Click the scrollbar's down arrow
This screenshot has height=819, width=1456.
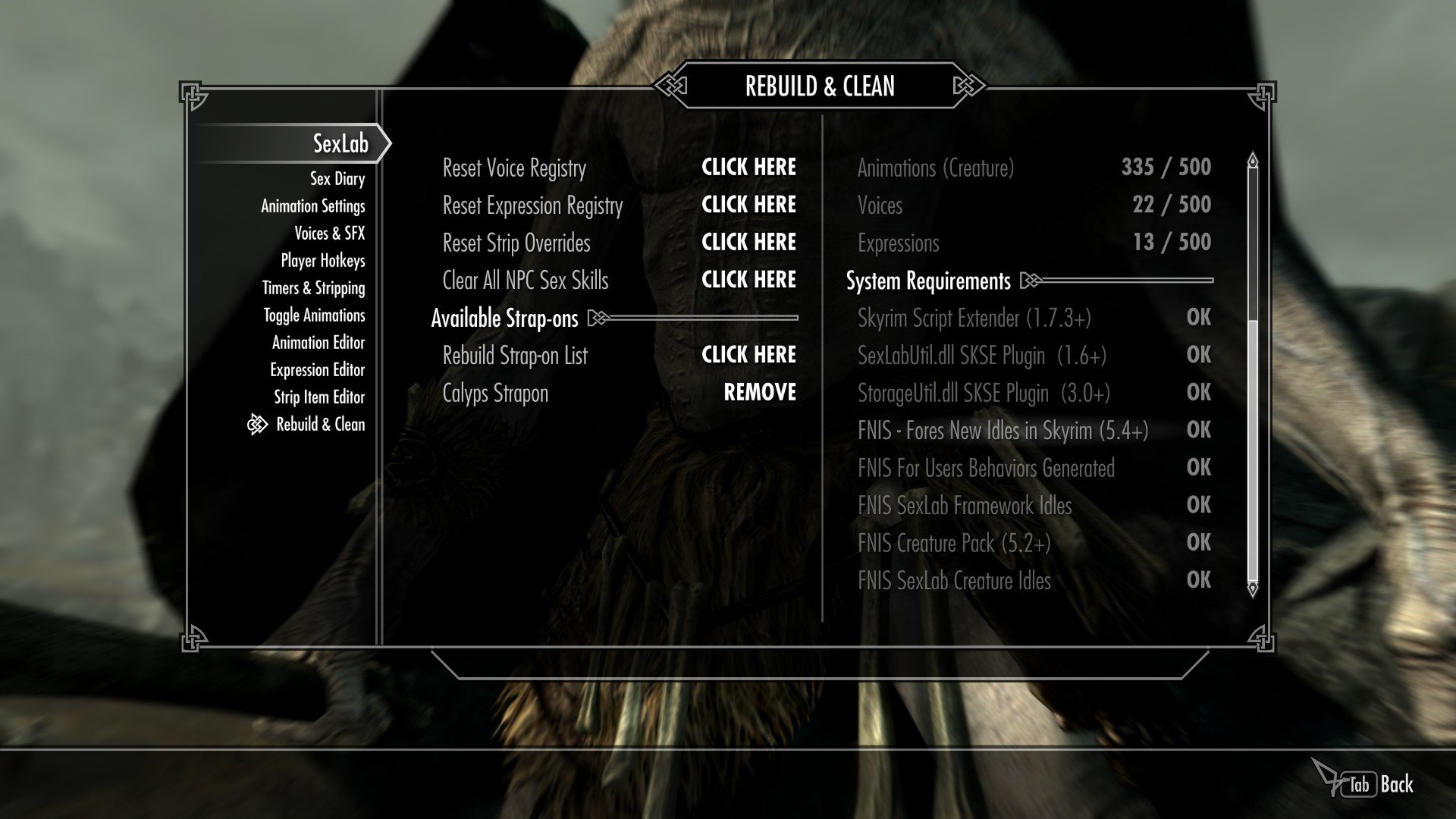click(1252, 588)
